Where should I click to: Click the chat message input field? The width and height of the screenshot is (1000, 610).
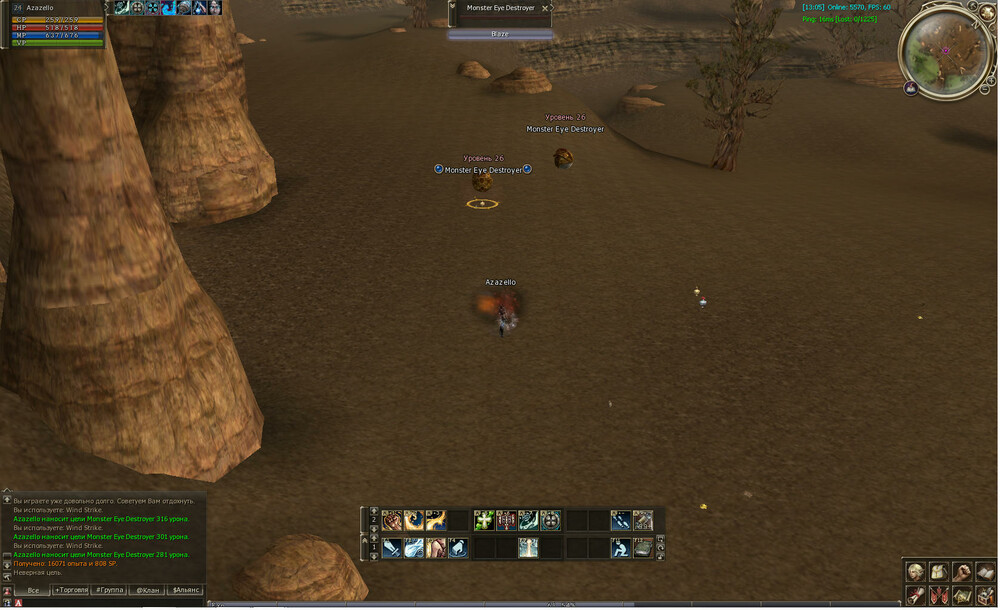110,603
